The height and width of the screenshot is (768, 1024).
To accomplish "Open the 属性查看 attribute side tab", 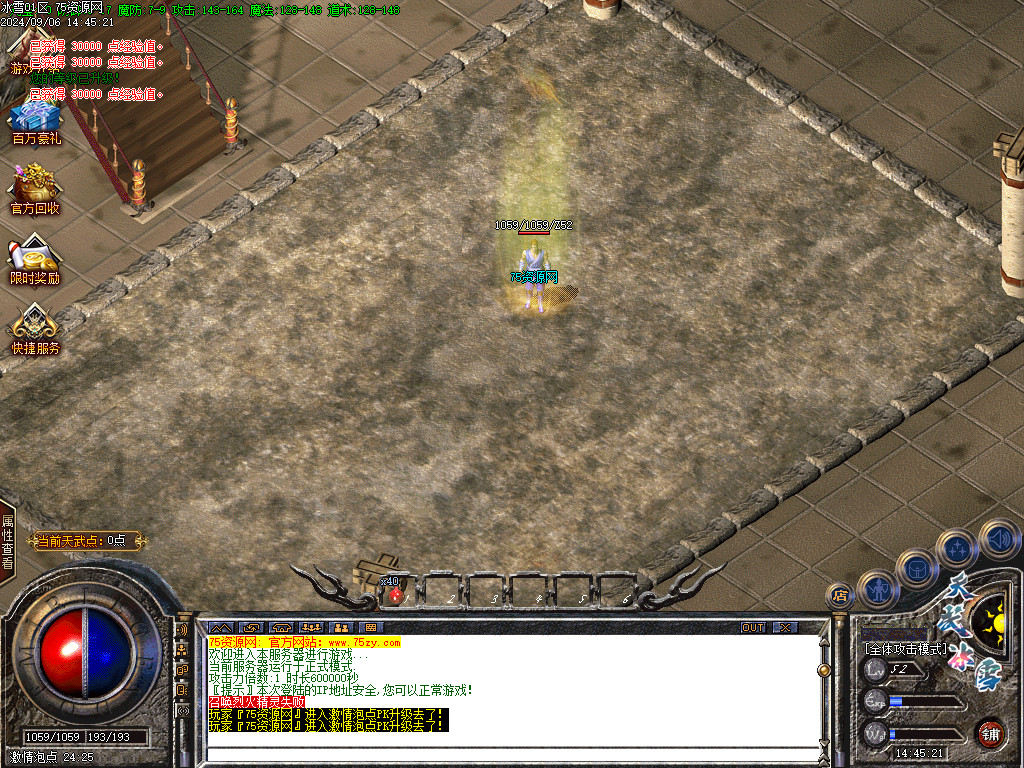I will tap(8, 542).
